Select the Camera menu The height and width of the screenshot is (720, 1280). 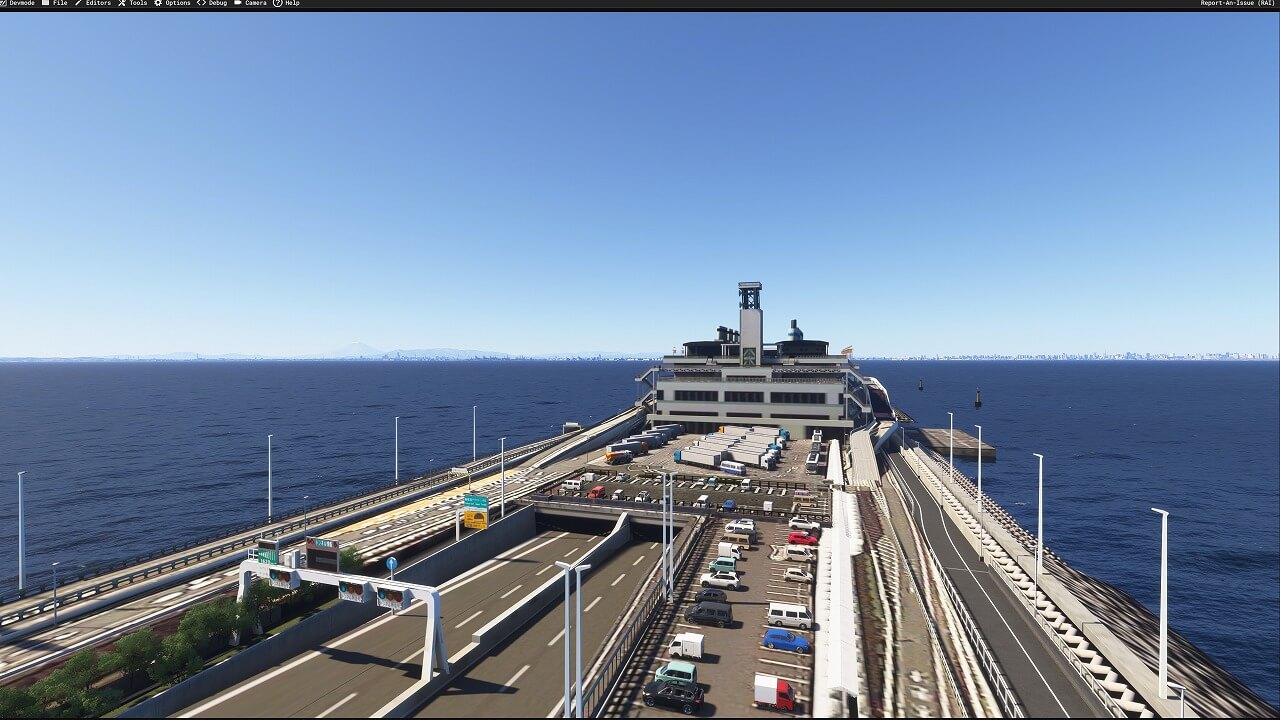pyautogui.click(x=255, y=4)
